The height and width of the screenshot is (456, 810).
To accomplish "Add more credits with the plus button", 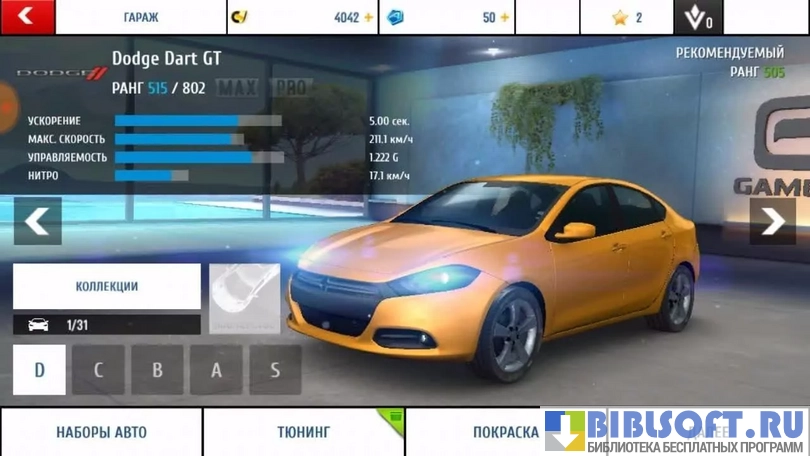I will pyautogui.click(x=368, y=18).
